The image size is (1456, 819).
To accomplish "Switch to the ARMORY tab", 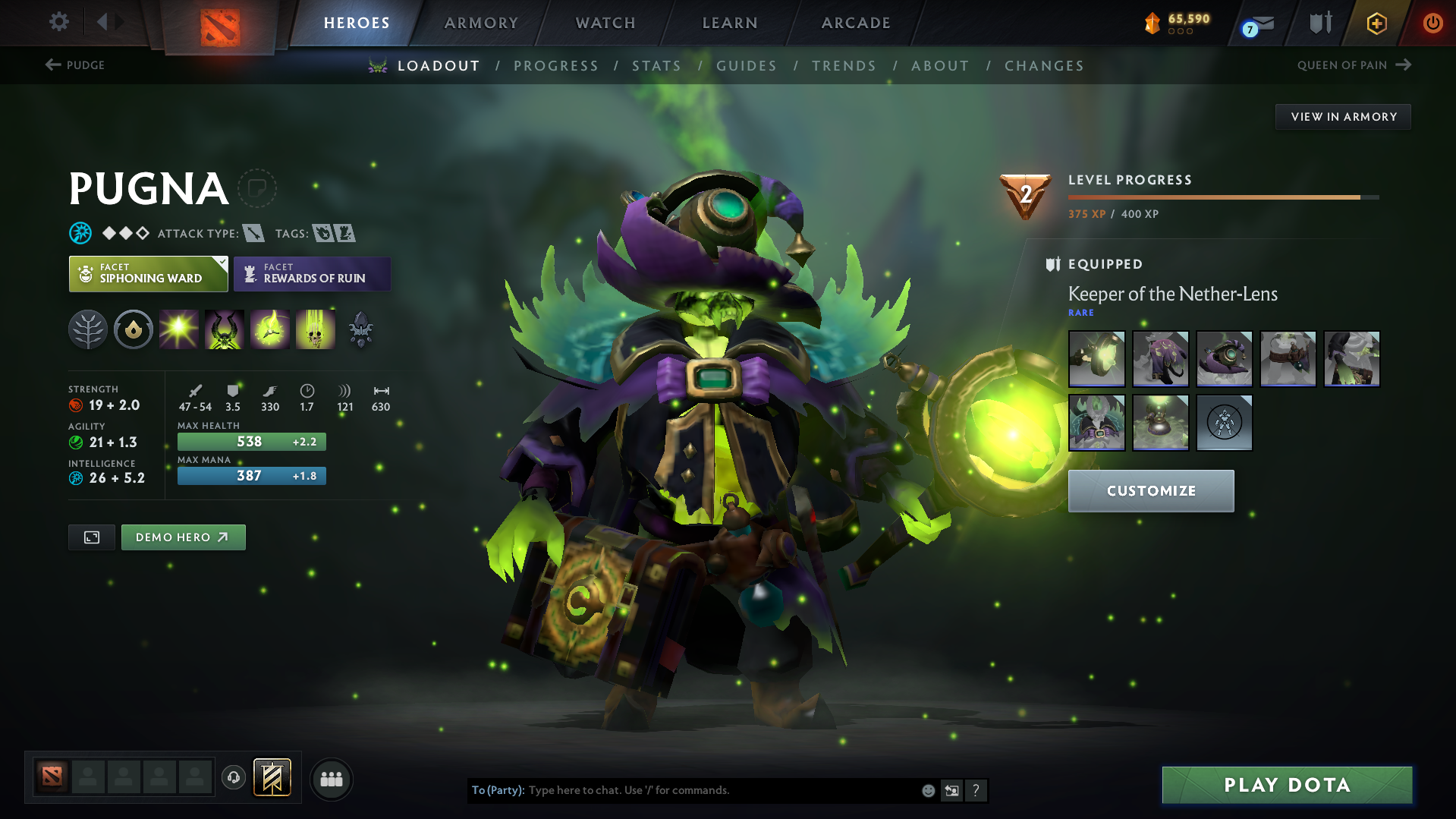I will tap(481, 23).
